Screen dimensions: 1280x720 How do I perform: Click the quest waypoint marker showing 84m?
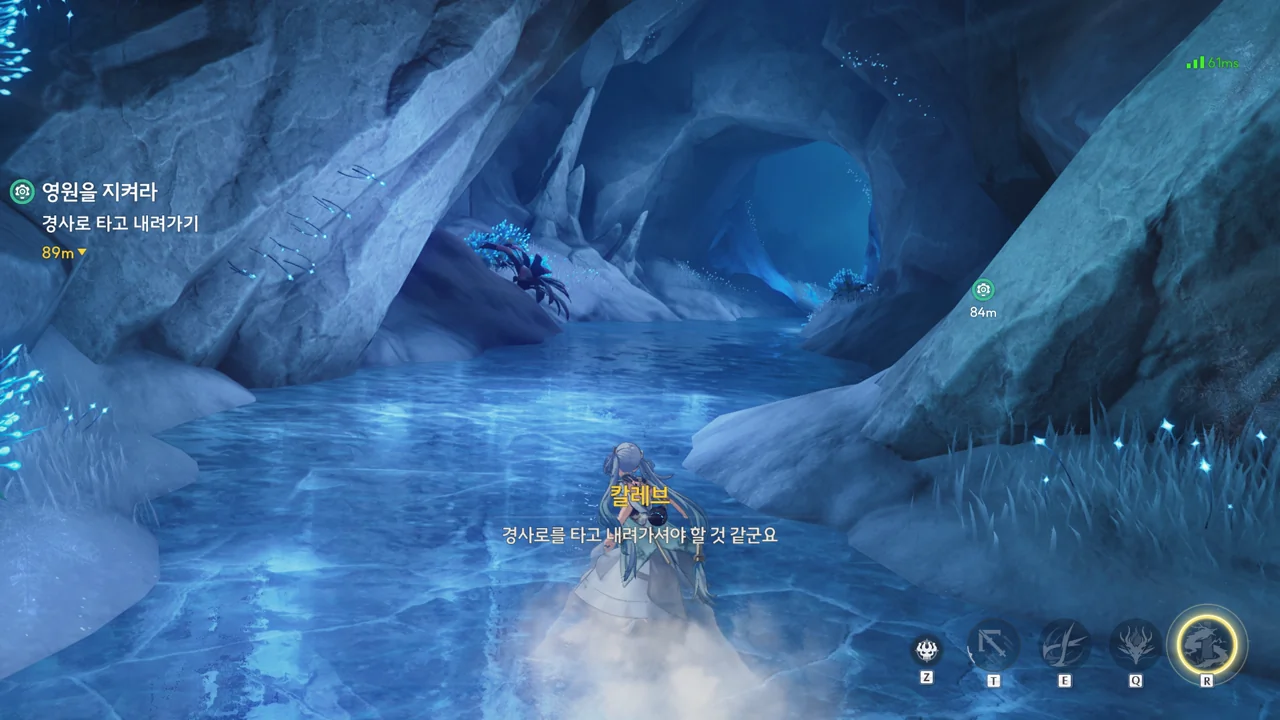pos(983,290)
